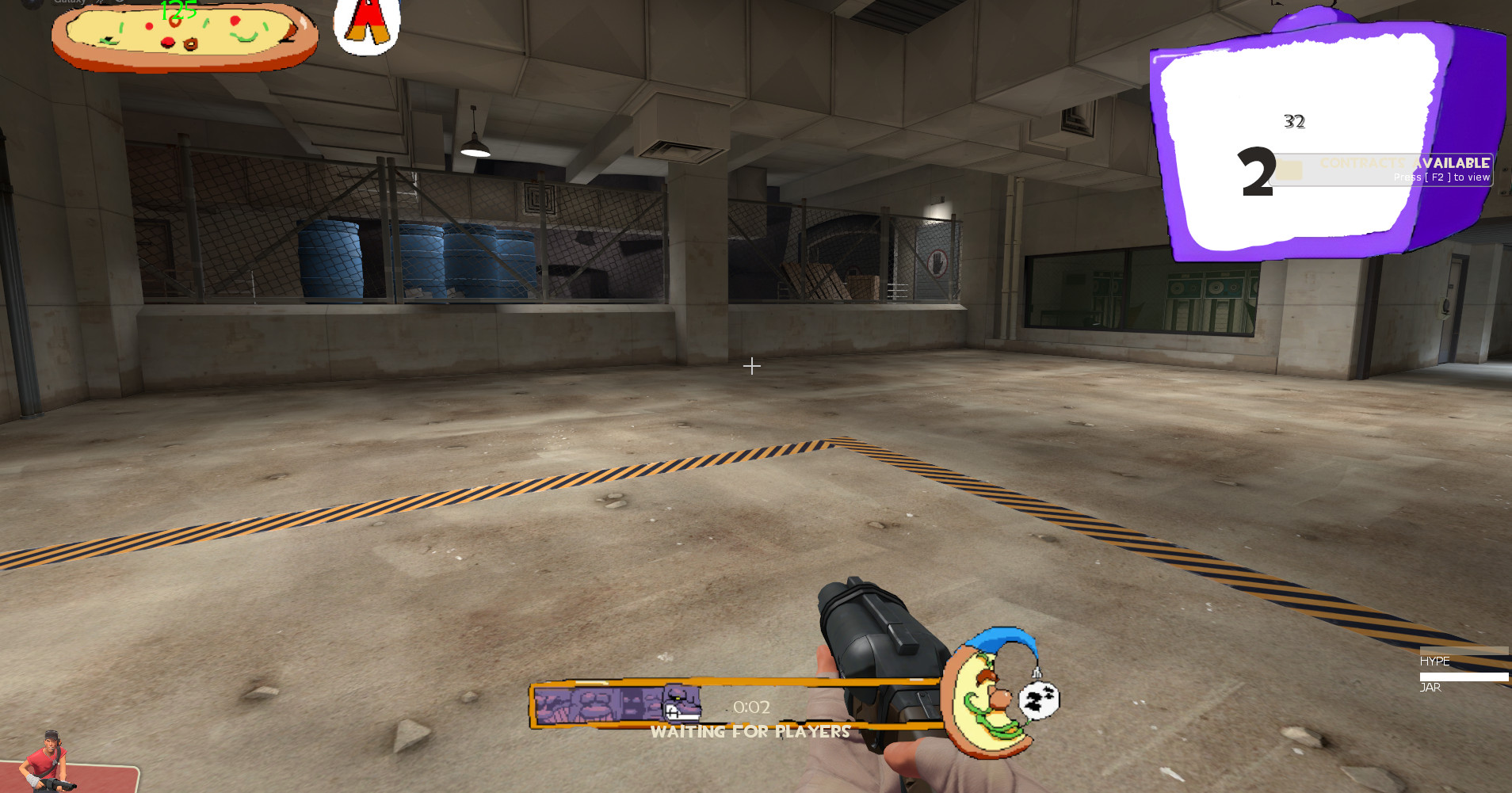Viewport: 1512px width, 793px height.
Task: Click the pizza-shaped health indicator
Action: [x=182, y=36]
